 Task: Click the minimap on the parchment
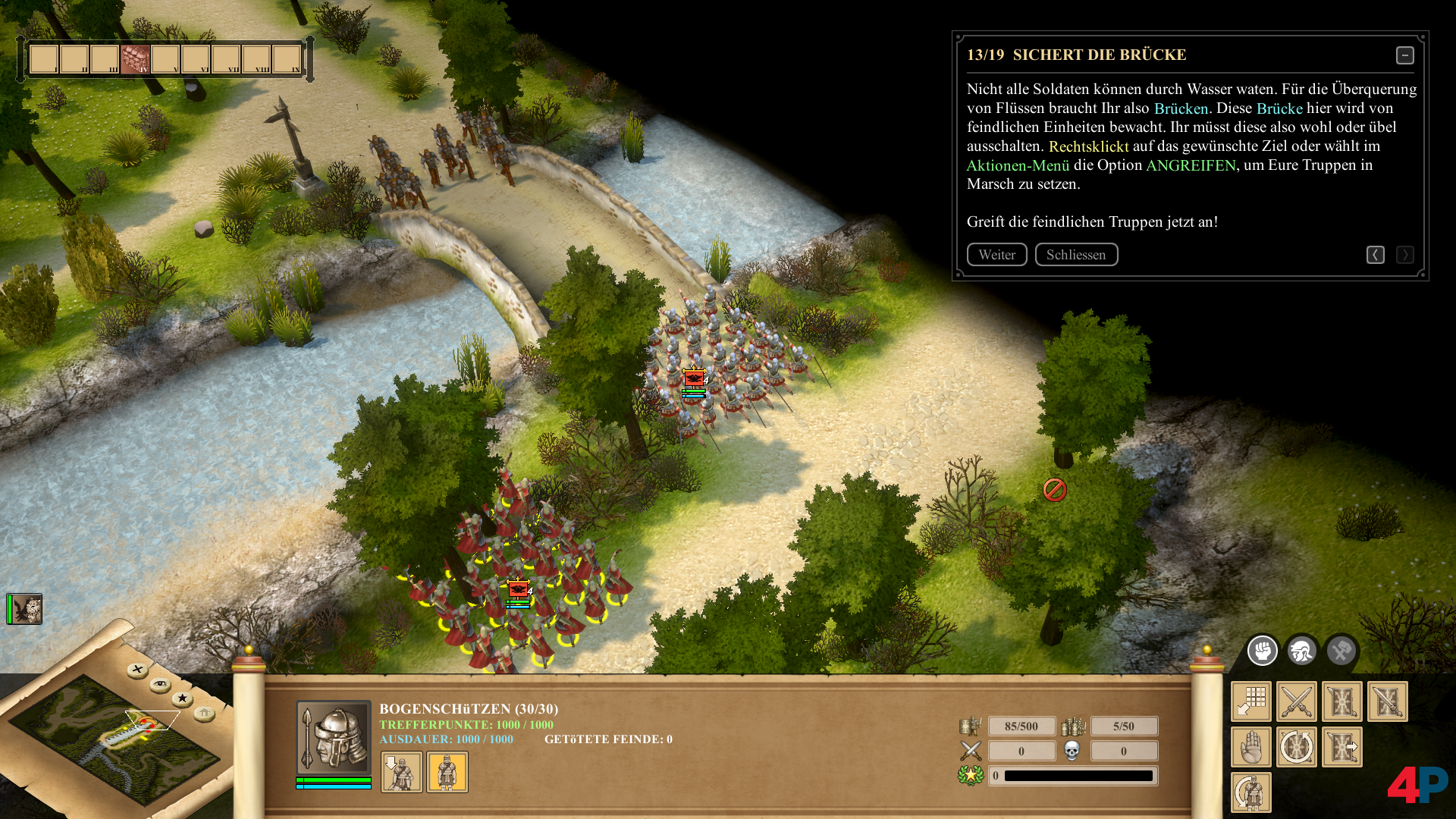click(x=114, y=739)
